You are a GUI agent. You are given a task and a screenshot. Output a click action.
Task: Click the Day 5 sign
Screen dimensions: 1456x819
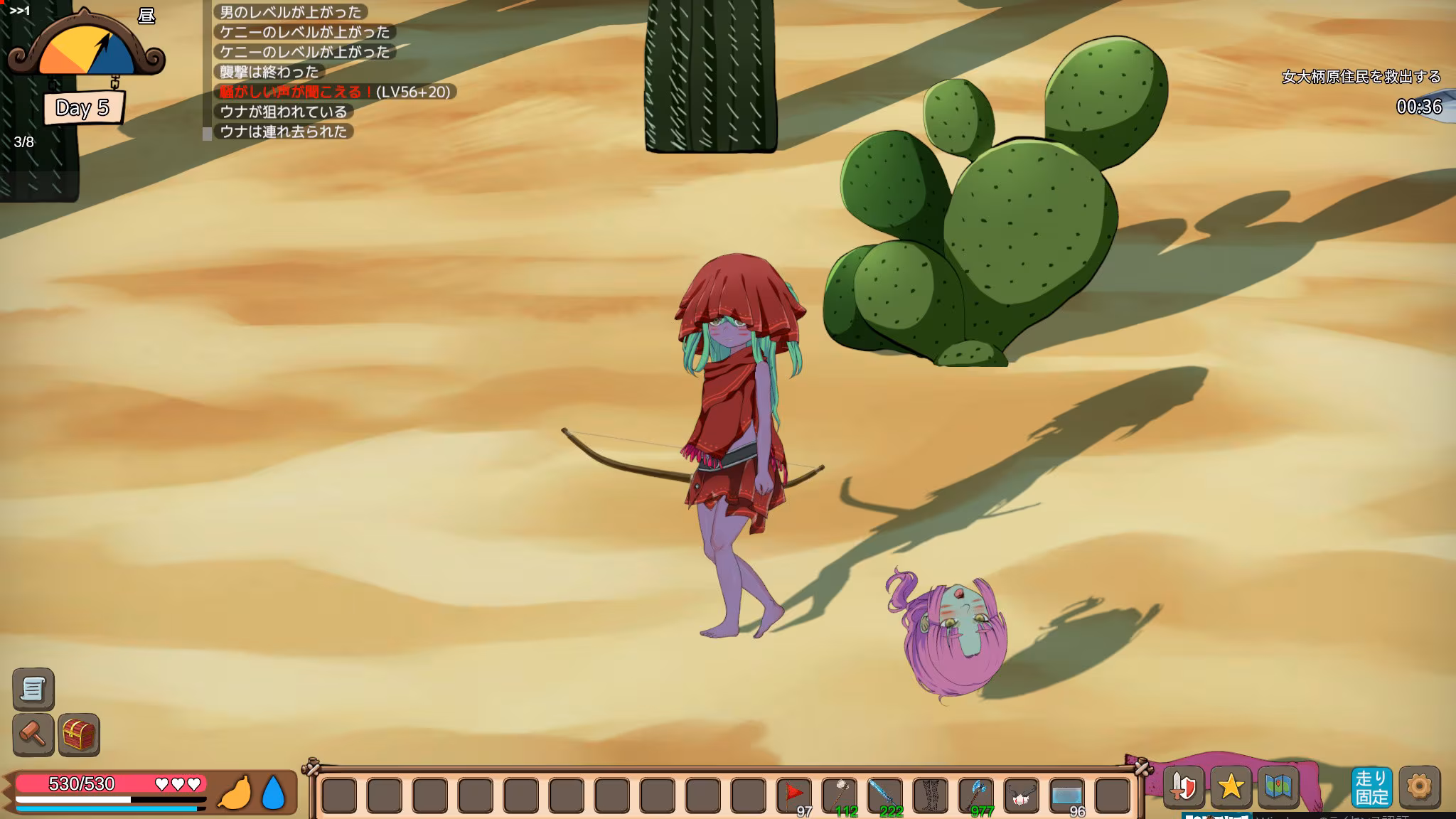(82, 108)
